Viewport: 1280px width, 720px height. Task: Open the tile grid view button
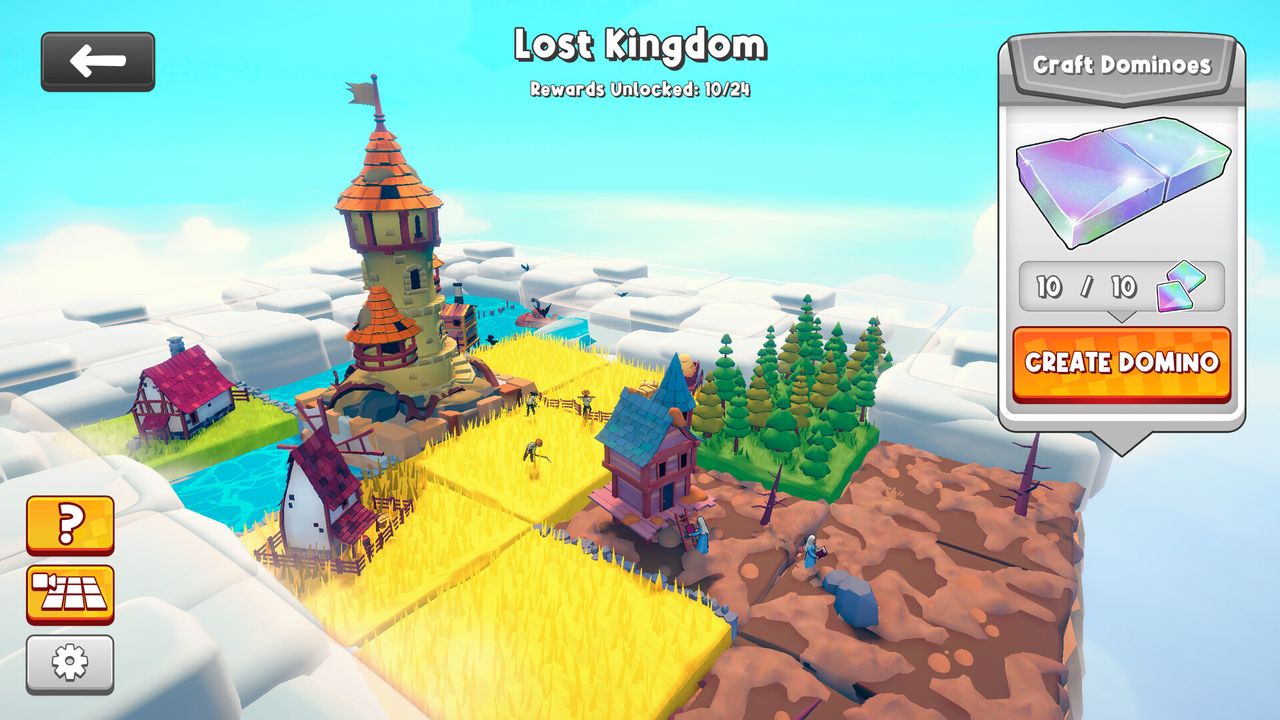[x=70, y=594]
